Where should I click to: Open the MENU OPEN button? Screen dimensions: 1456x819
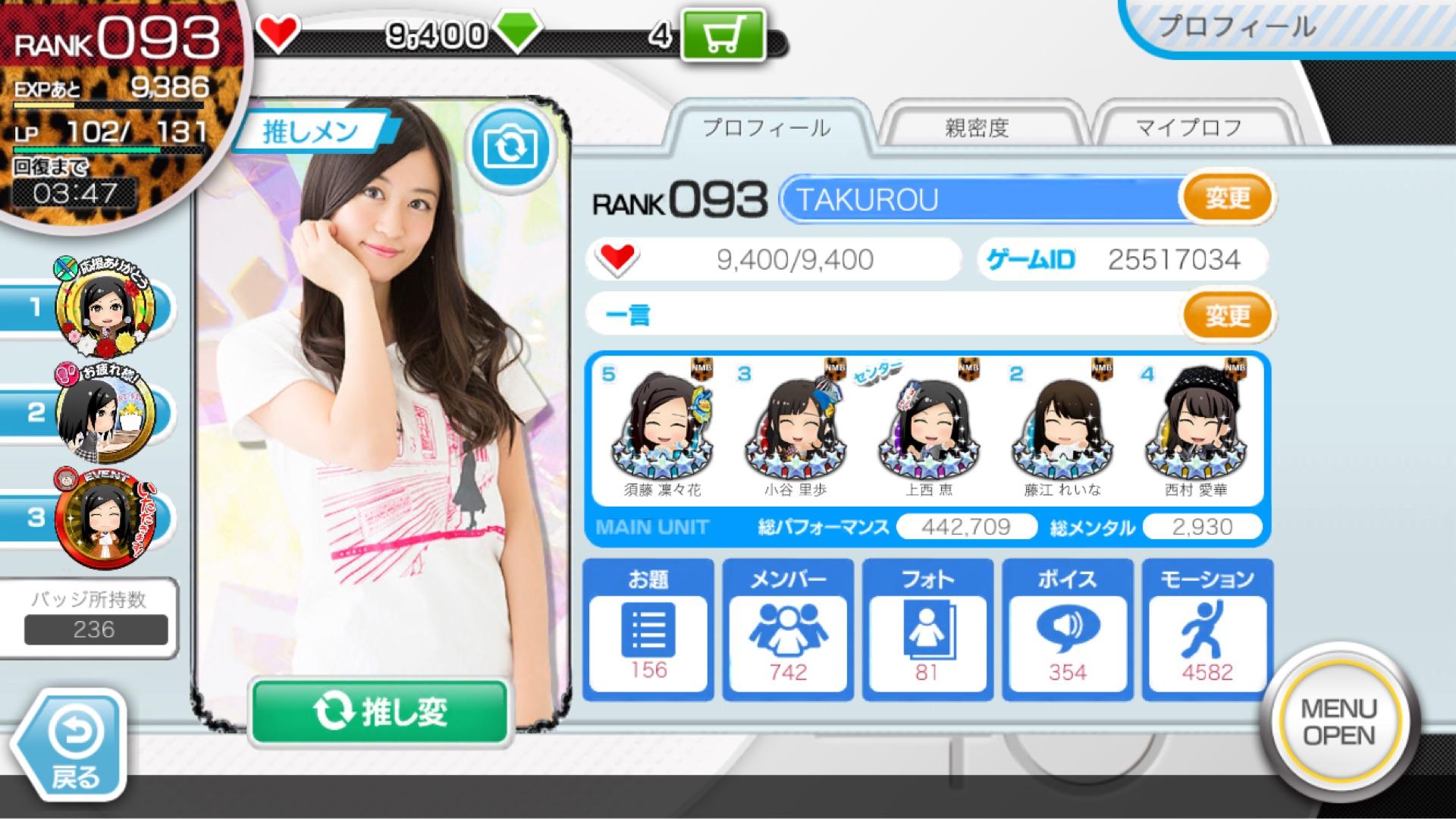(x=1338, y=723)
